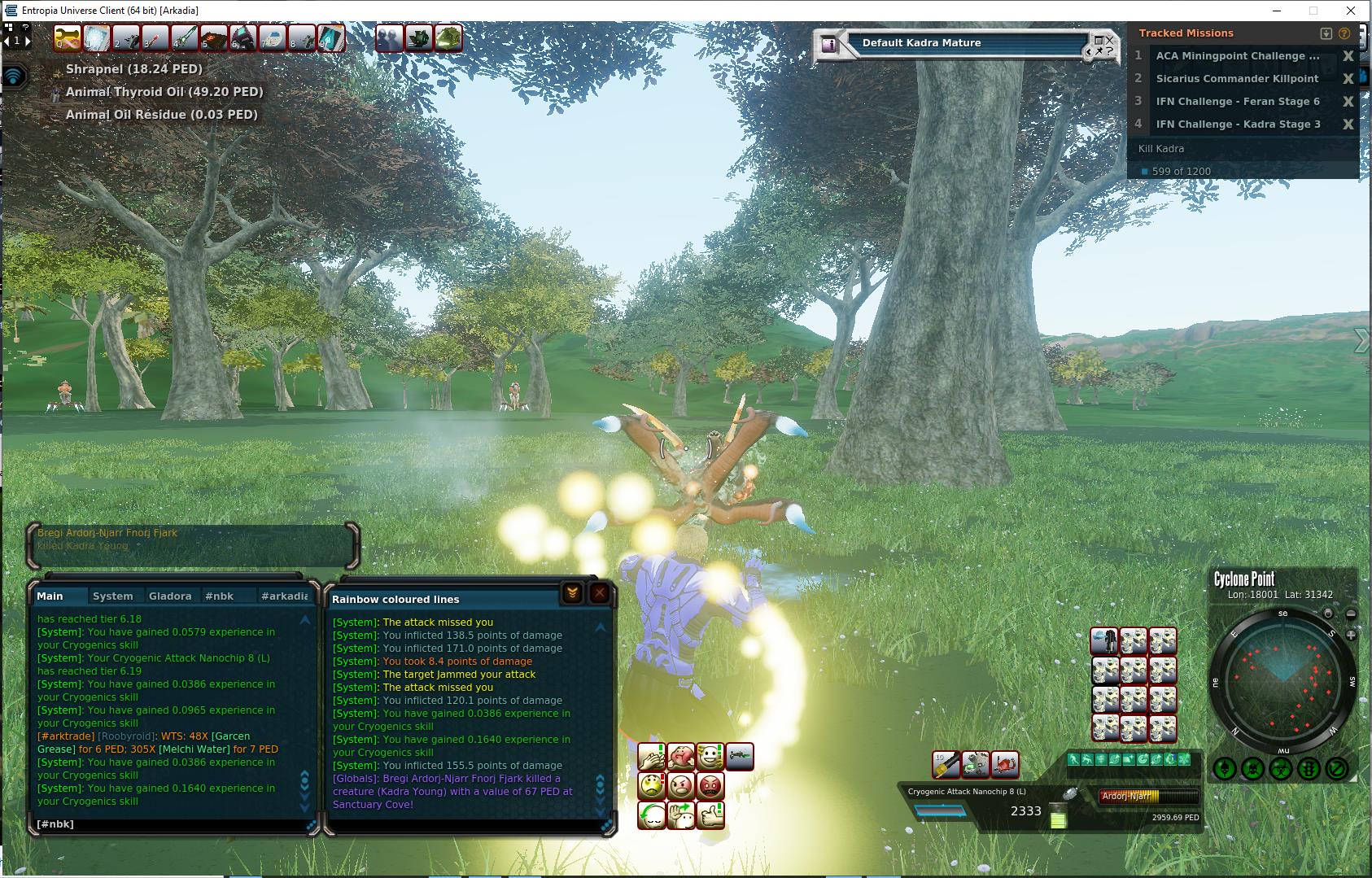The image size is (1372, 878).
Task: Use the clapping hands emote
Action: click(x=652, y=757)
